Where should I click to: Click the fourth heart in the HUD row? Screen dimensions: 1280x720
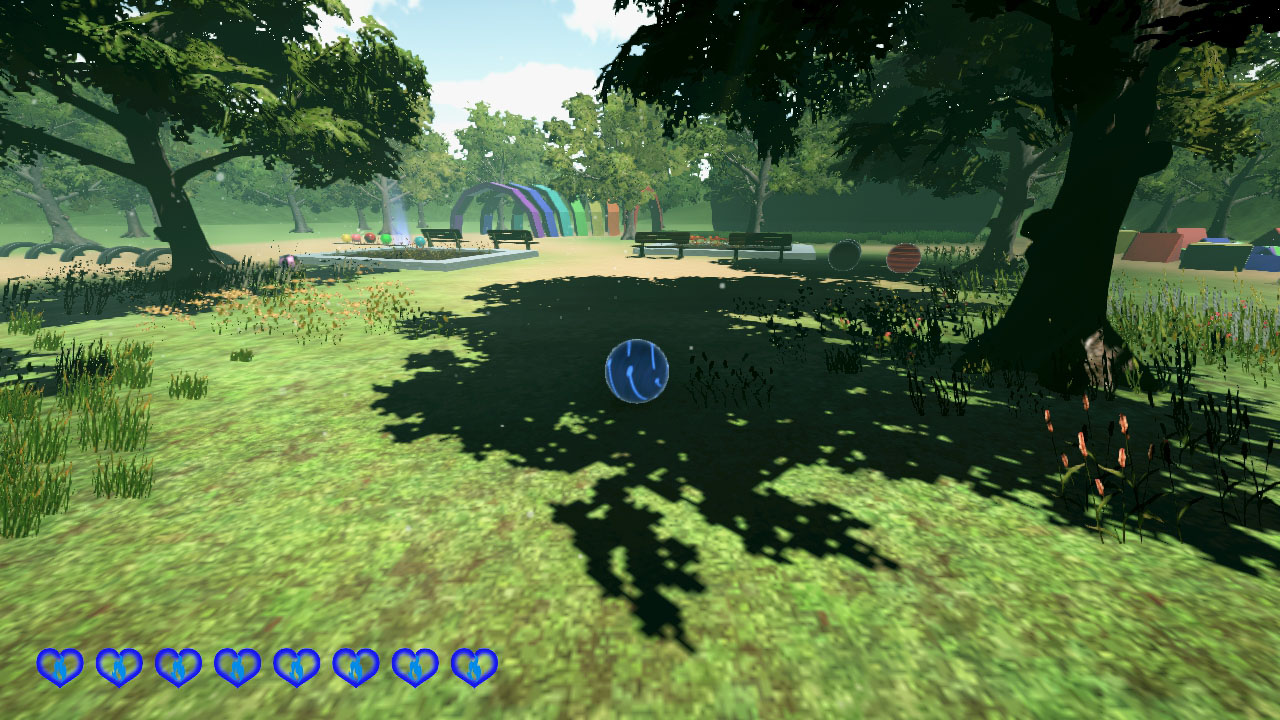[238, 665]
